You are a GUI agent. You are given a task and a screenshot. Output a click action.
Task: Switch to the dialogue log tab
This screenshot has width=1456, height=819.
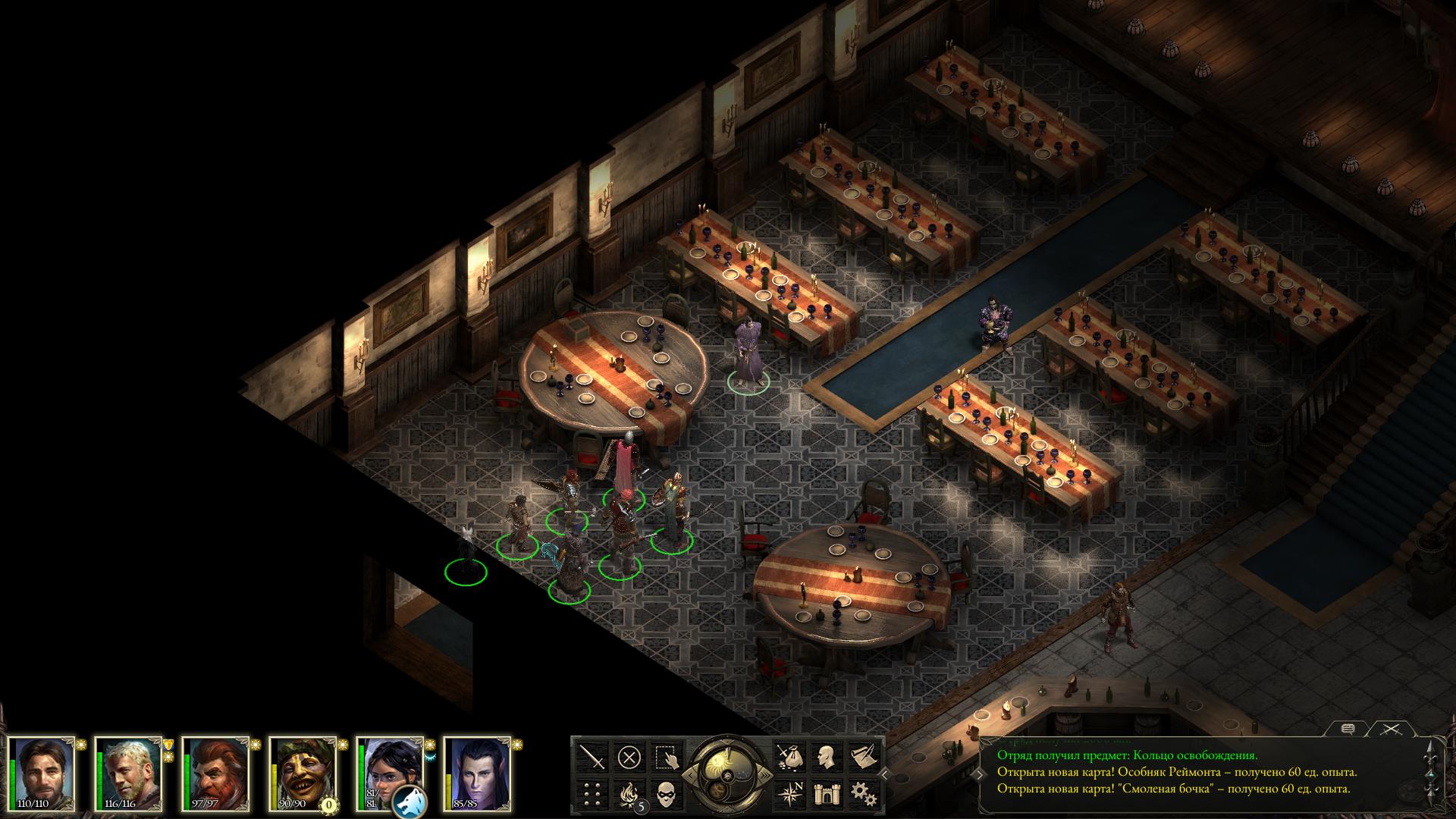coord(1348,730)
